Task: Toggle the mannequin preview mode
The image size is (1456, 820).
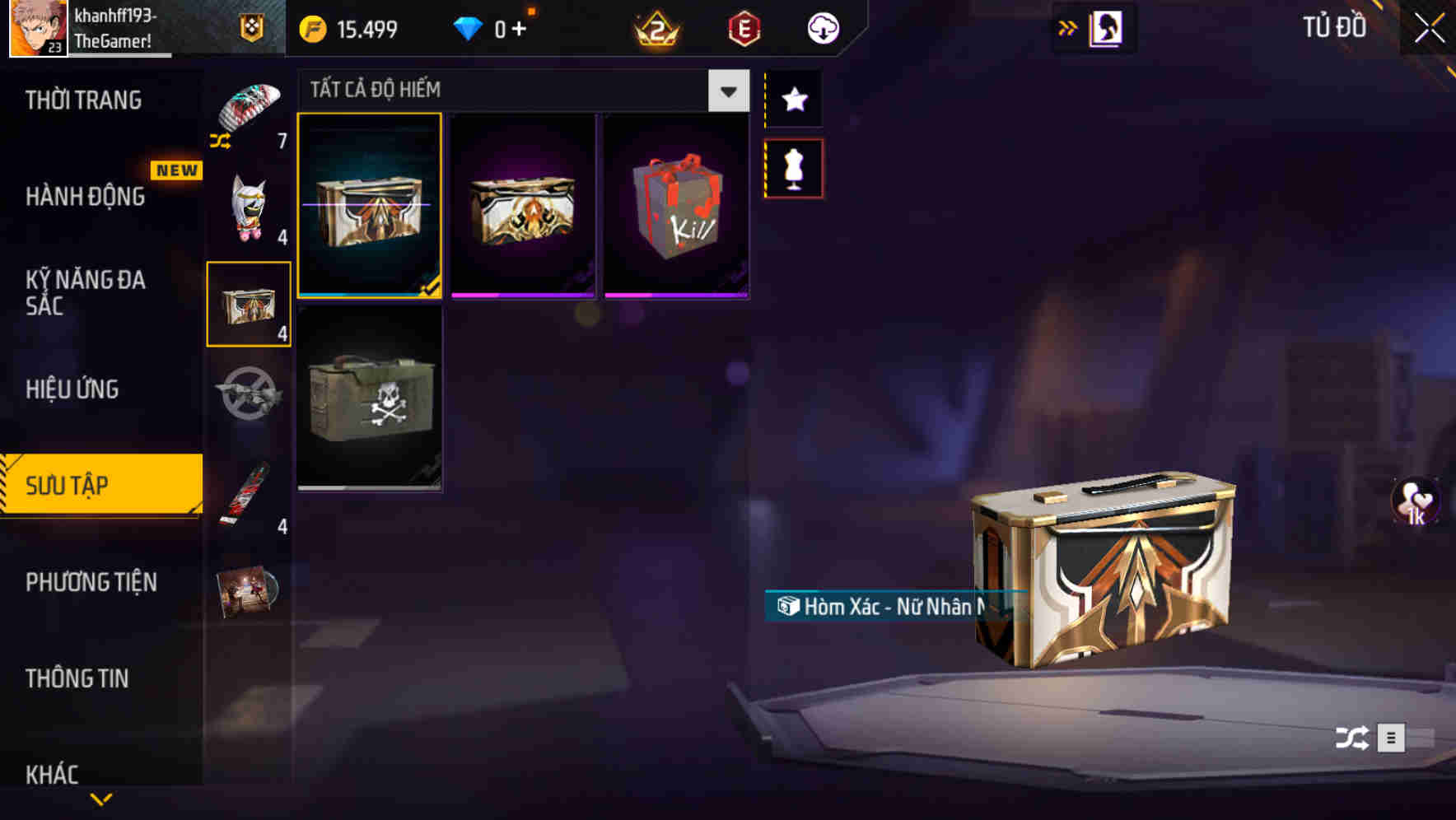Action: tap(793, 168)
